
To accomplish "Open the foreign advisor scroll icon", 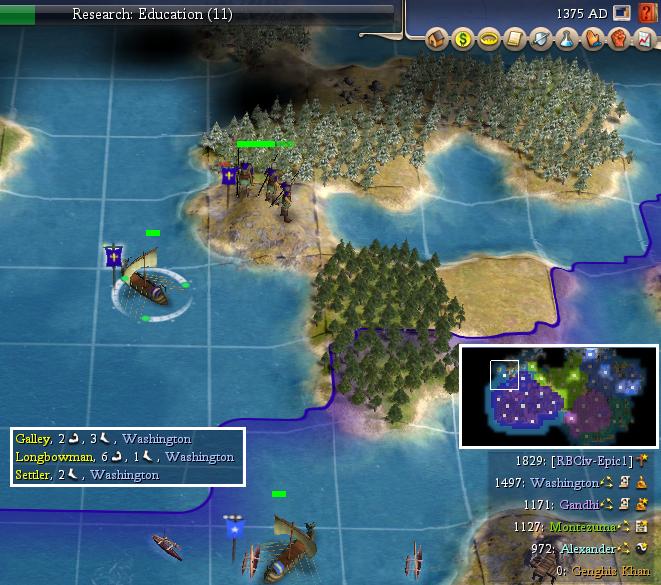I will (x=514, y=40).
